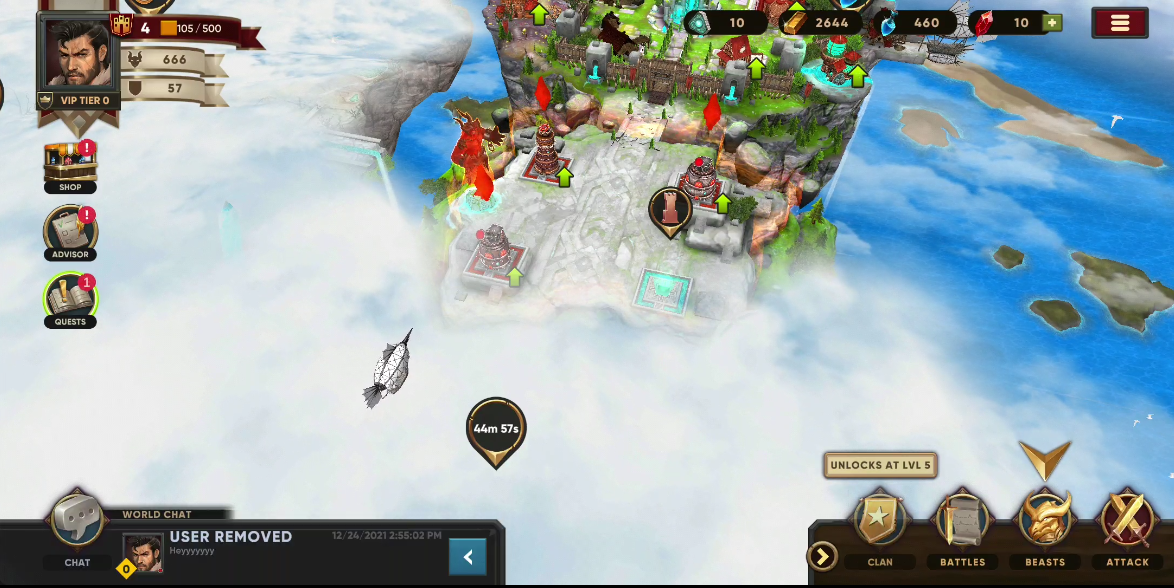Screen dimensions: 1174x588
Task: Open the Shop menu
Action: click(x=70, y=165)
